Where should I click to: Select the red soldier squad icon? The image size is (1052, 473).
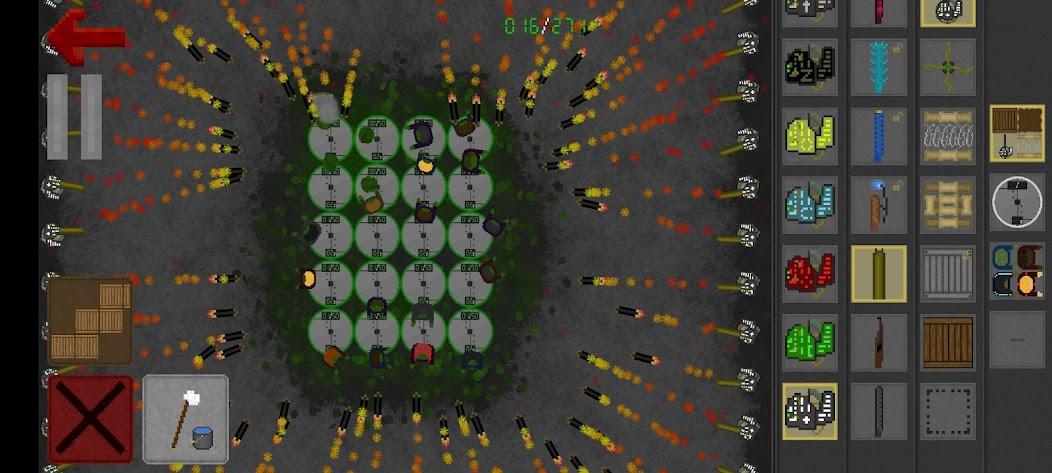point(810,273)
